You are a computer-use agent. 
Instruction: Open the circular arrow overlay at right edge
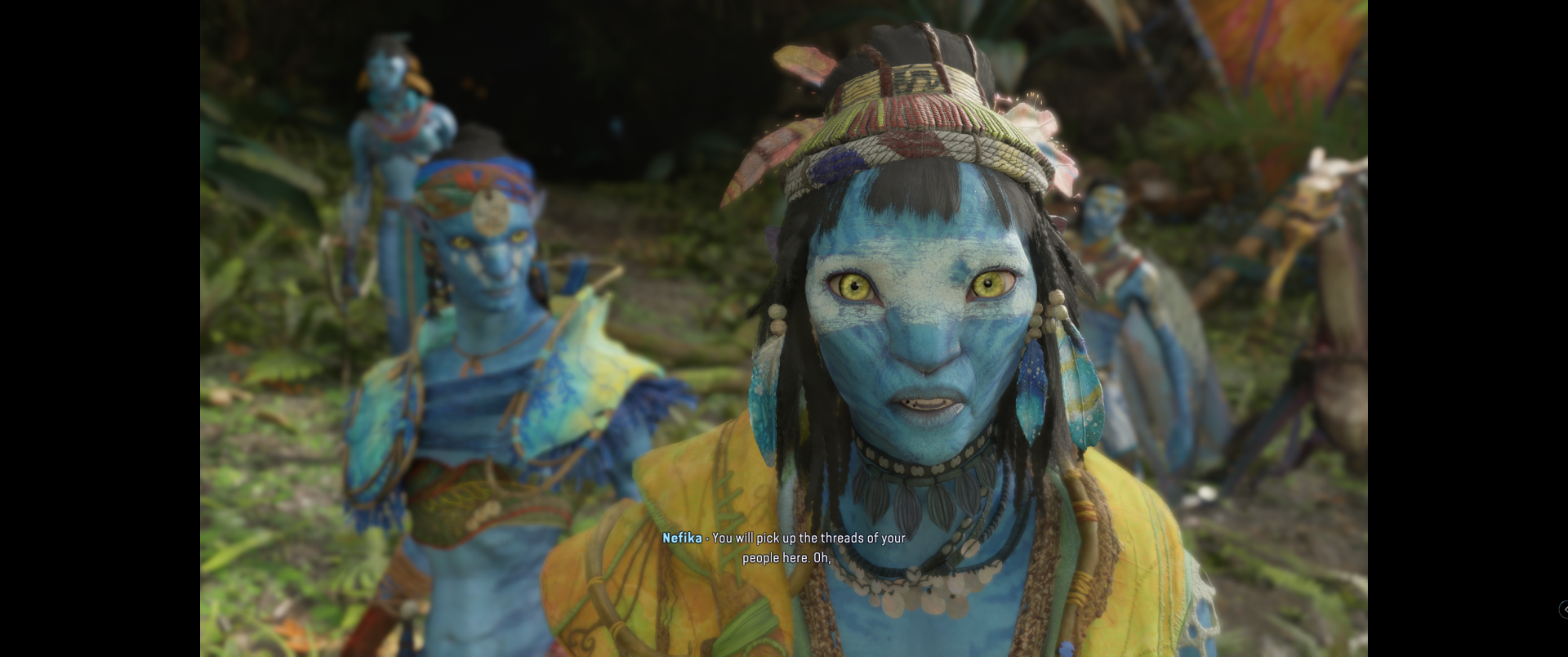coord(1564,609)
